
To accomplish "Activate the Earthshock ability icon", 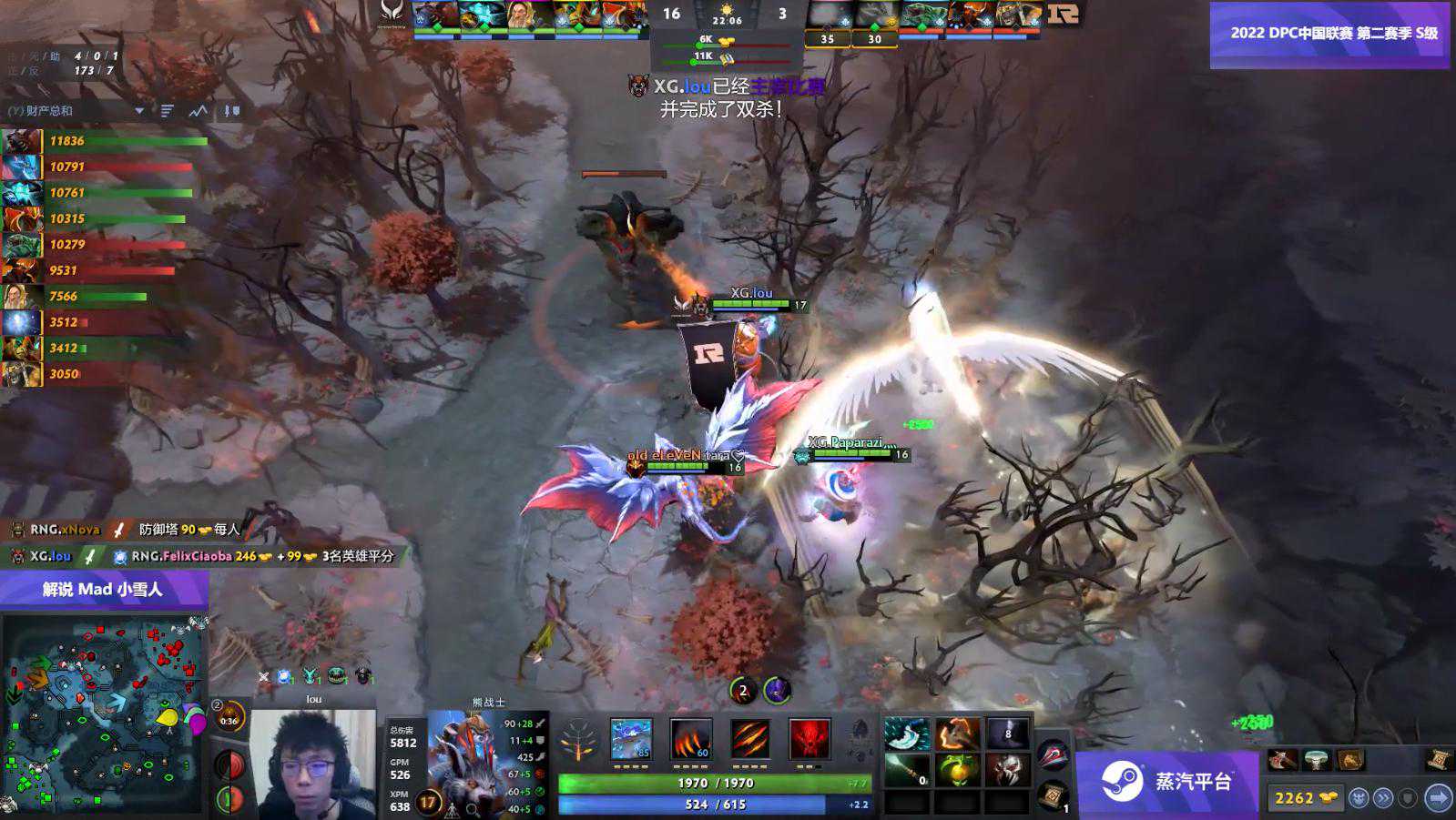I will [631, 739].
